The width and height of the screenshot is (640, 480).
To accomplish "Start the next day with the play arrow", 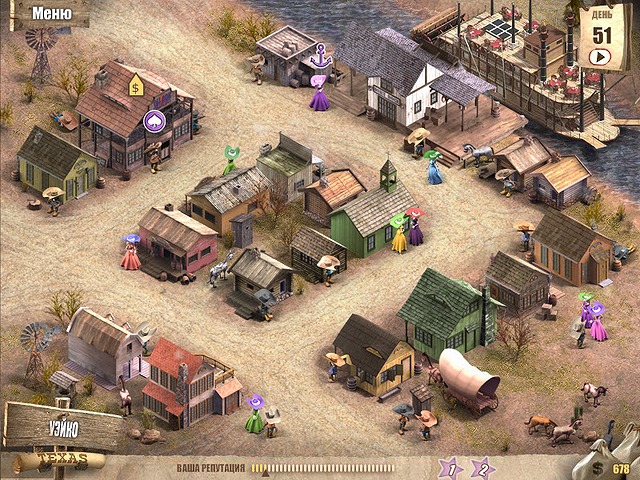I will click(x=600, y=56).
